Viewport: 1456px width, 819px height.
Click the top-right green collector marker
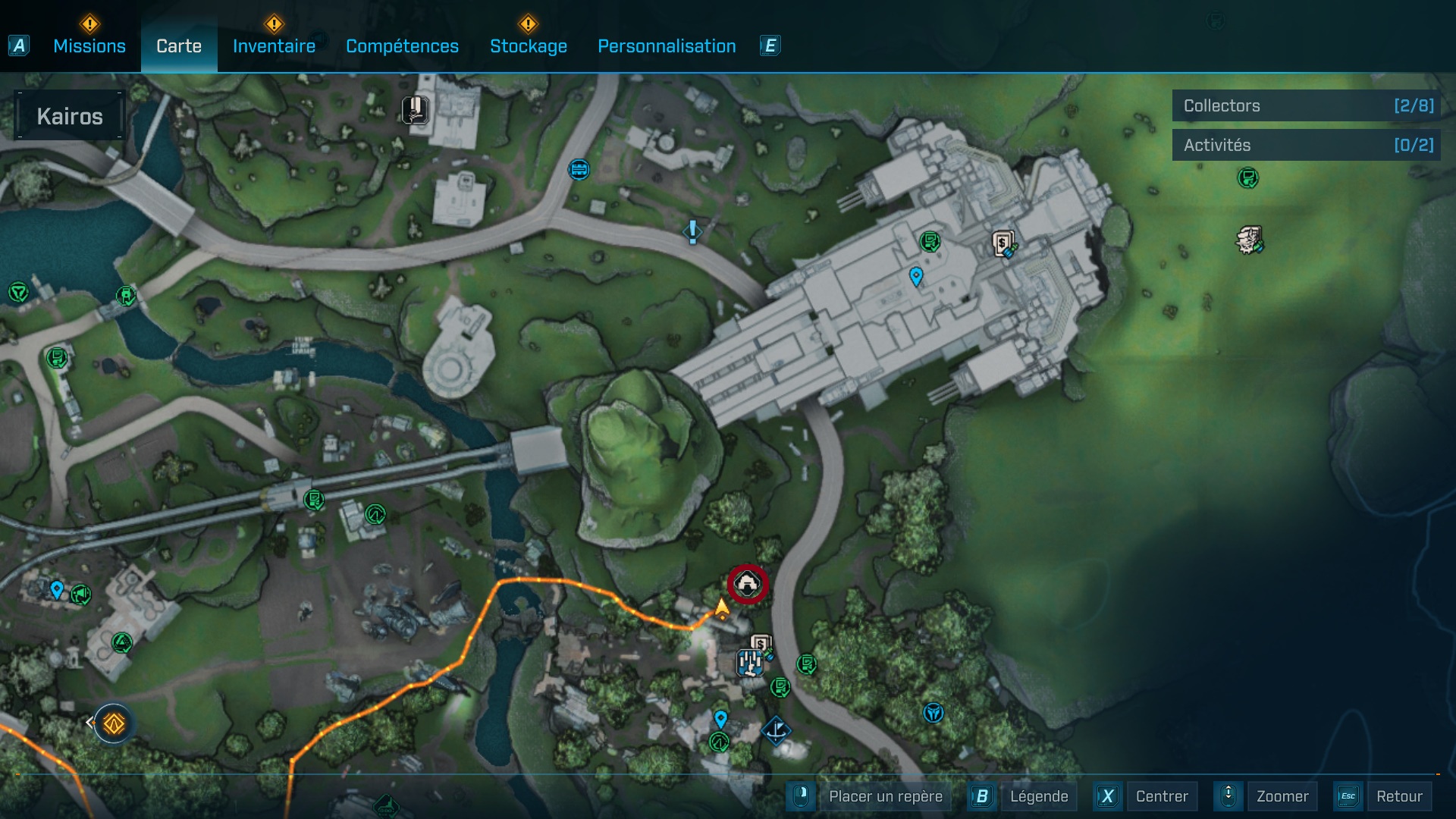[x=1247, y=178]
